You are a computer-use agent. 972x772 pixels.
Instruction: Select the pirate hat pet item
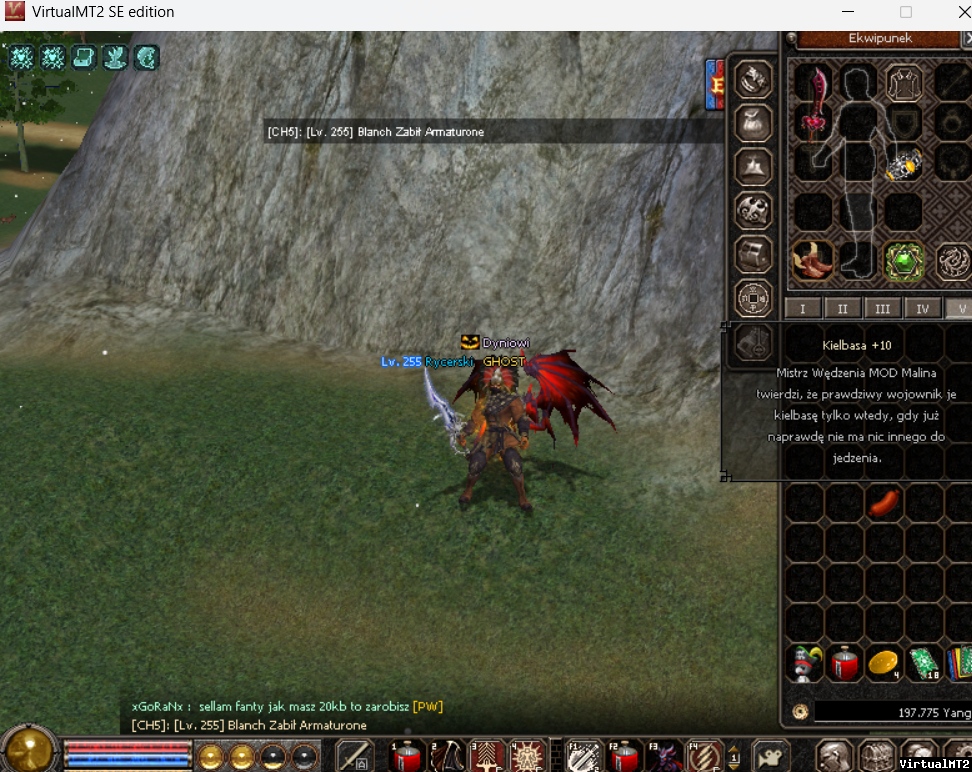click(803, 663)
